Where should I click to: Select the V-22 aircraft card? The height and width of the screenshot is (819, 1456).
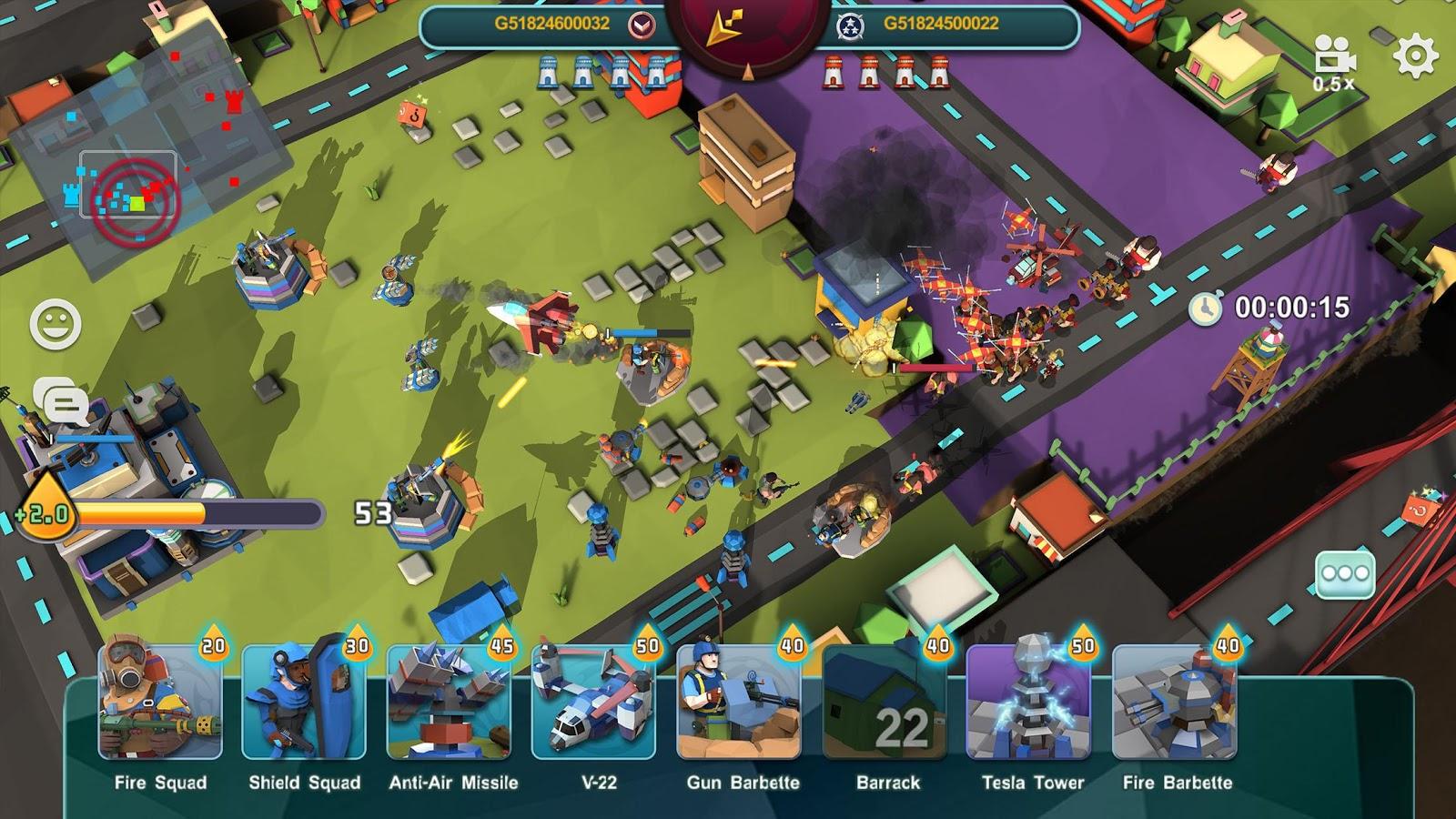pyautogui.click(x=594, y=702)
